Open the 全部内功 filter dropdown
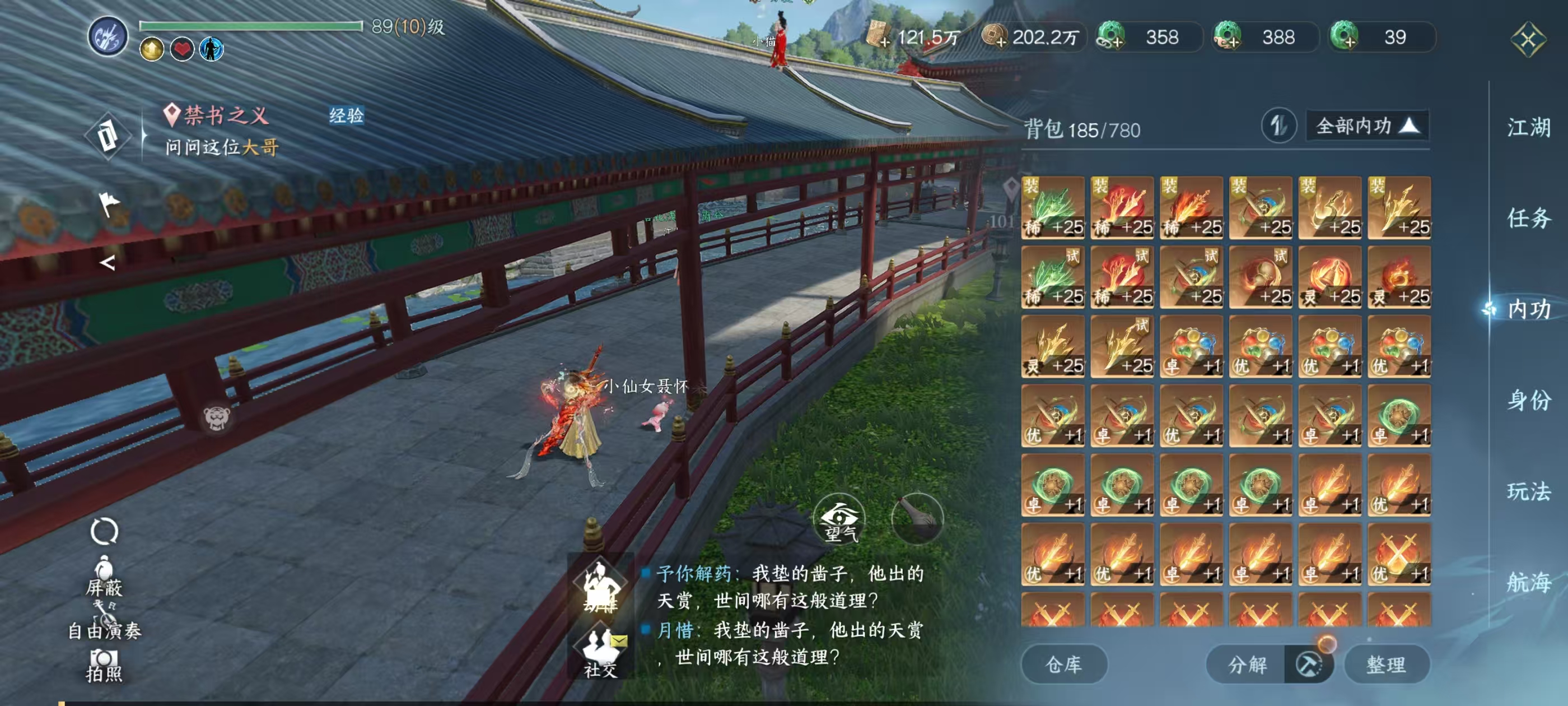The height and width of the screenshot is (706, 1568). pos(1366,126)
